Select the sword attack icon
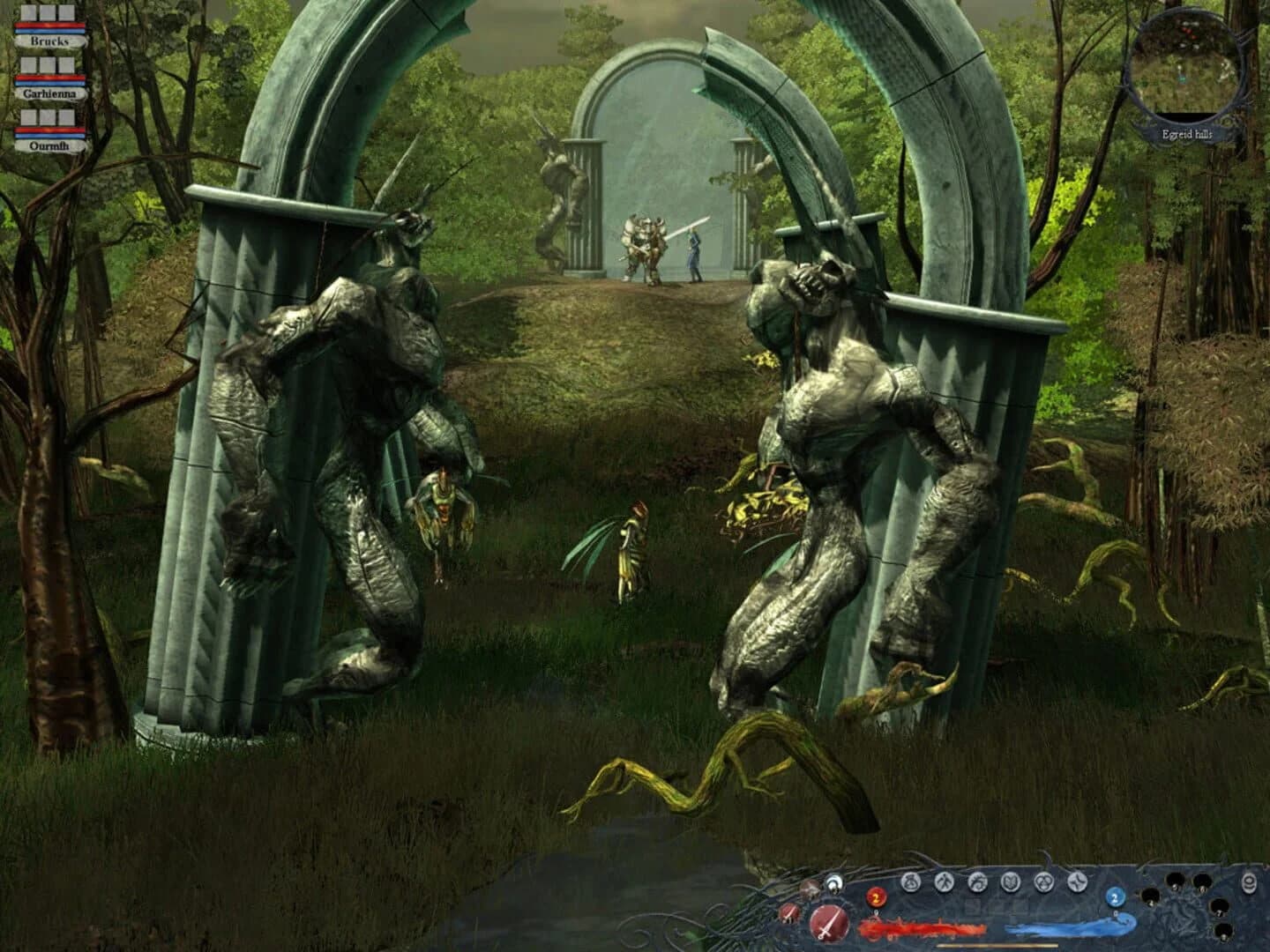 pyautogui.click(x=828, y=922)
